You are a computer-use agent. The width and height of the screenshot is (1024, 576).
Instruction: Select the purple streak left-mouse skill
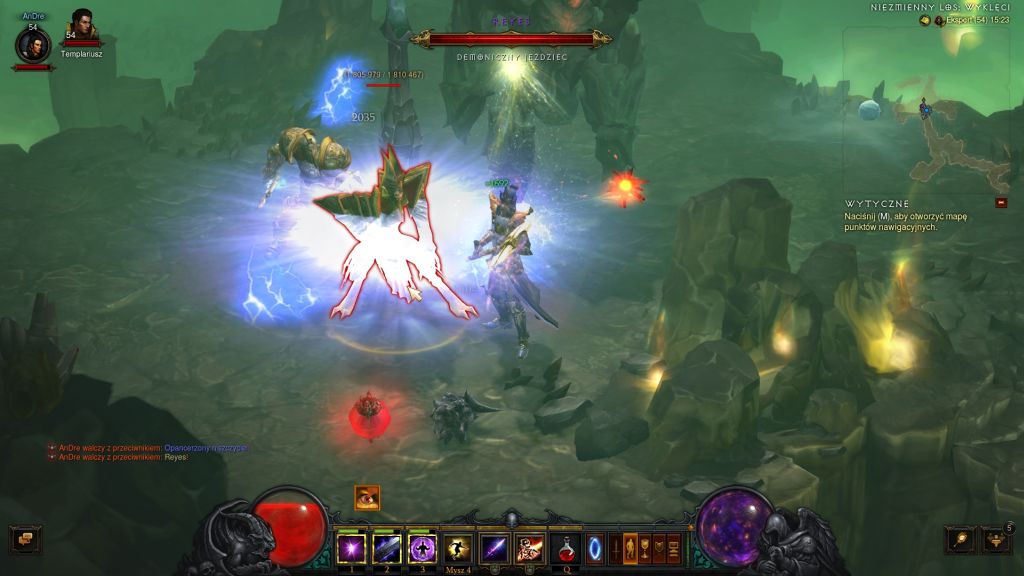[494, 548]
